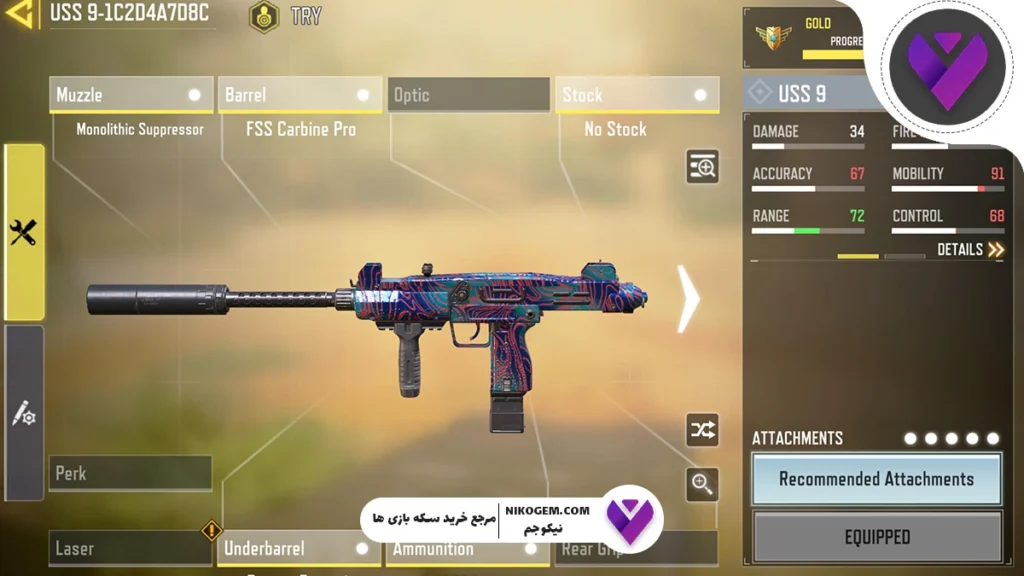Show next weapon with right arrow

pyautogui.click(x=688, y=298)
